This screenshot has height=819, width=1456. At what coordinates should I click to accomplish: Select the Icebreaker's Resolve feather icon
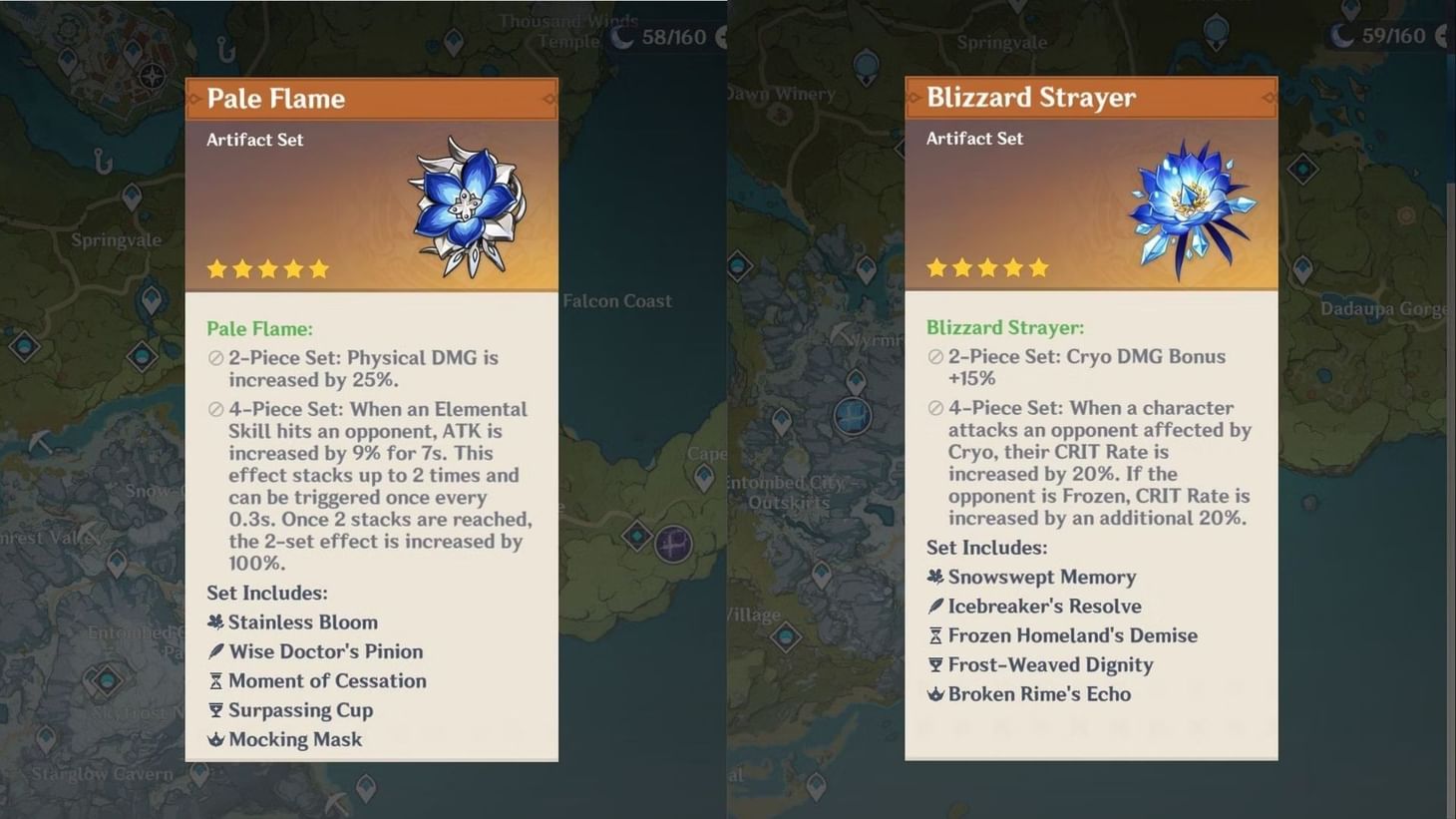[934, 606]
